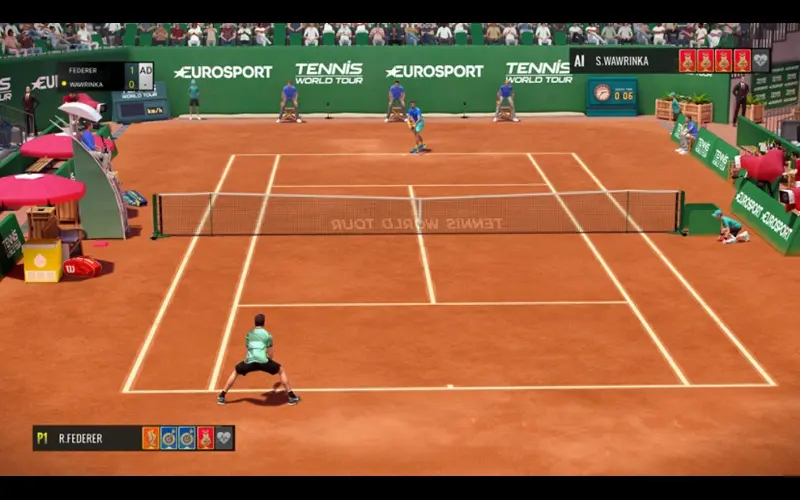800x500 pixels.
Task: Select the P1 R.Federer name panel
Action: tap(86, 438)
